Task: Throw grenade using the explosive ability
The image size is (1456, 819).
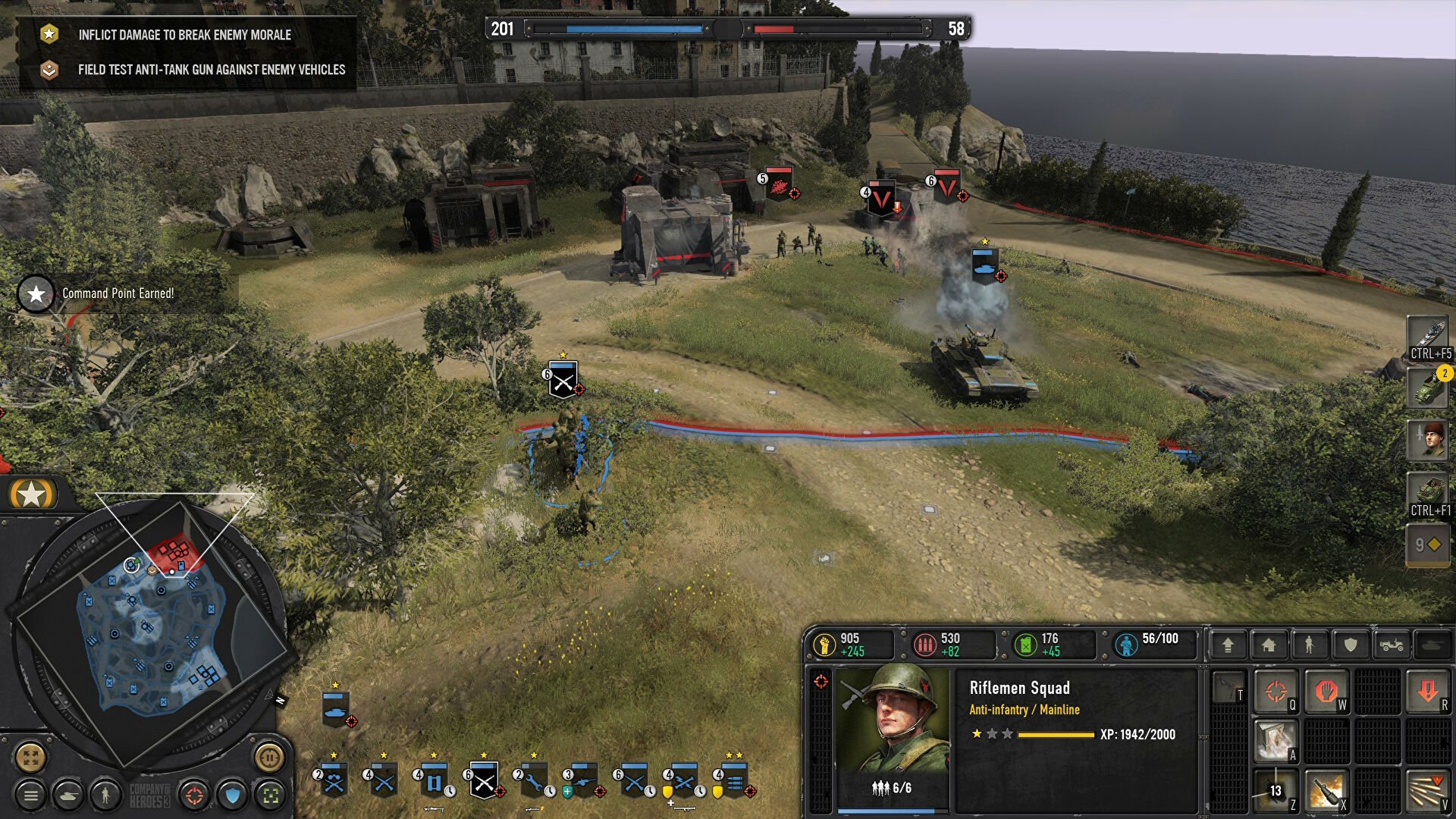Action: click(x=1326, y=791)
